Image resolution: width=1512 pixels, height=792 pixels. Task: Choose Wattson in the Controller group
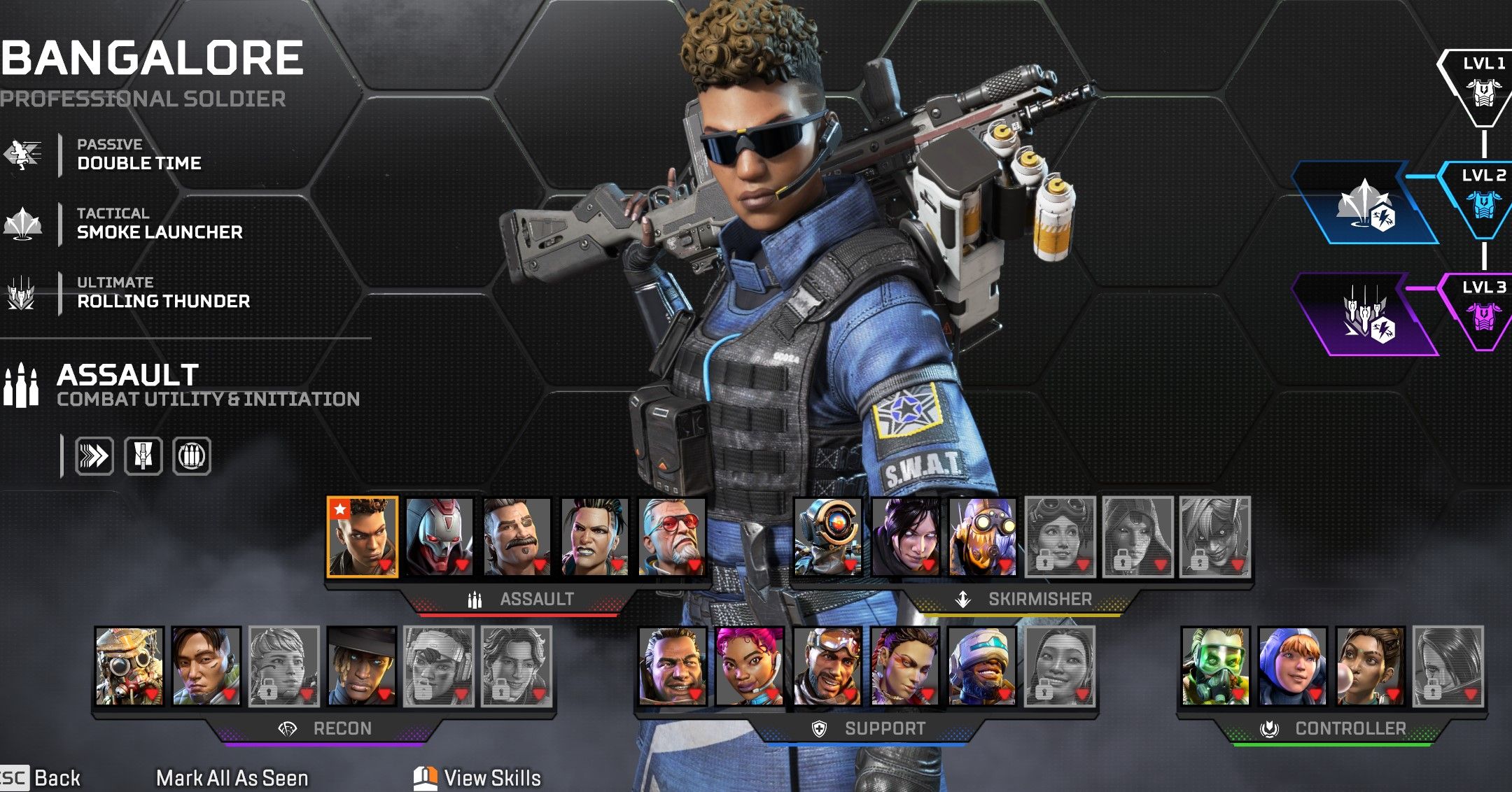[x=1292, y=666]
